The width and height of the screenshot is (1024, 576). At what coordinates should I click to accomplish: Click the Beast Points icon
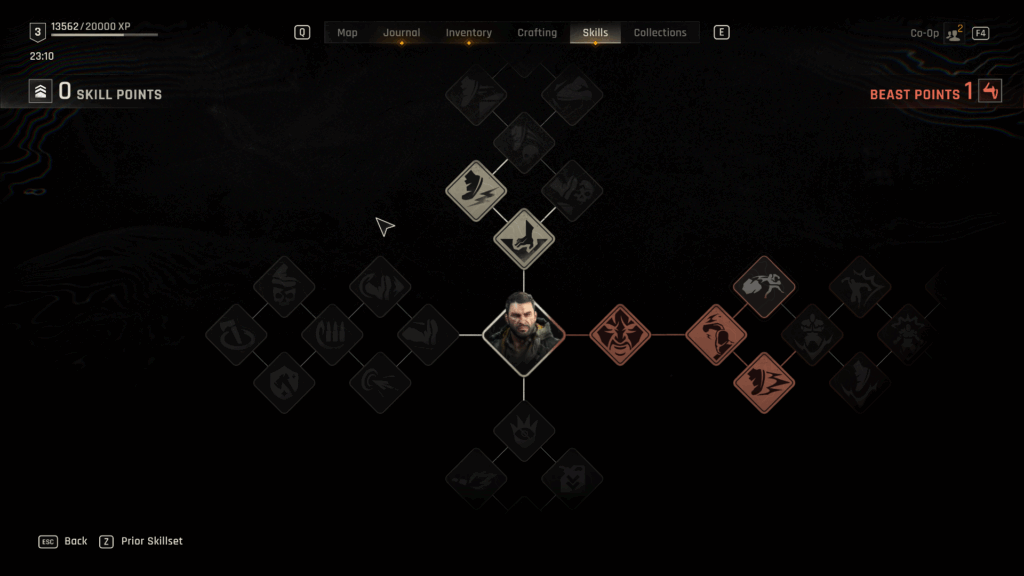[990, 92]
